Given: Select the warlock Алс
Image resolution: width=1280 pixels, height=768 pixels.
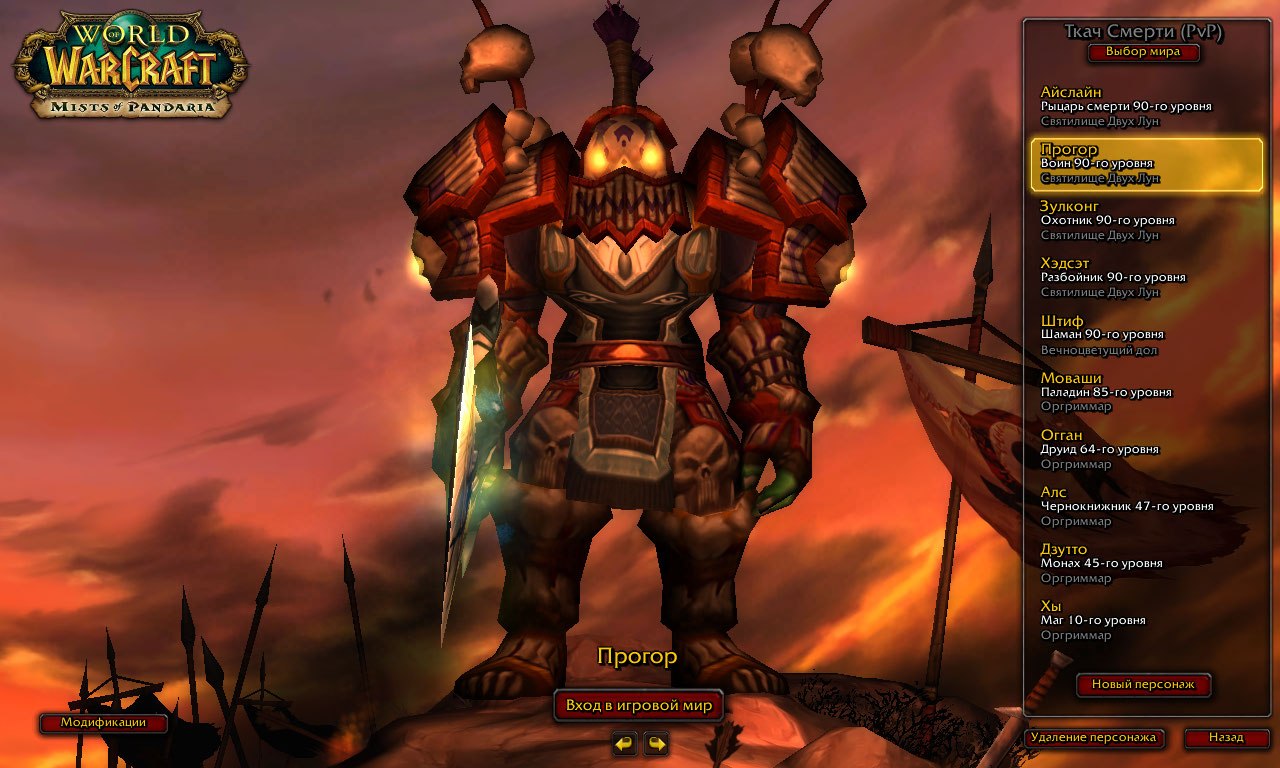Looking at the screenshot, I should pyautogui.click(x=1140, y=505).
